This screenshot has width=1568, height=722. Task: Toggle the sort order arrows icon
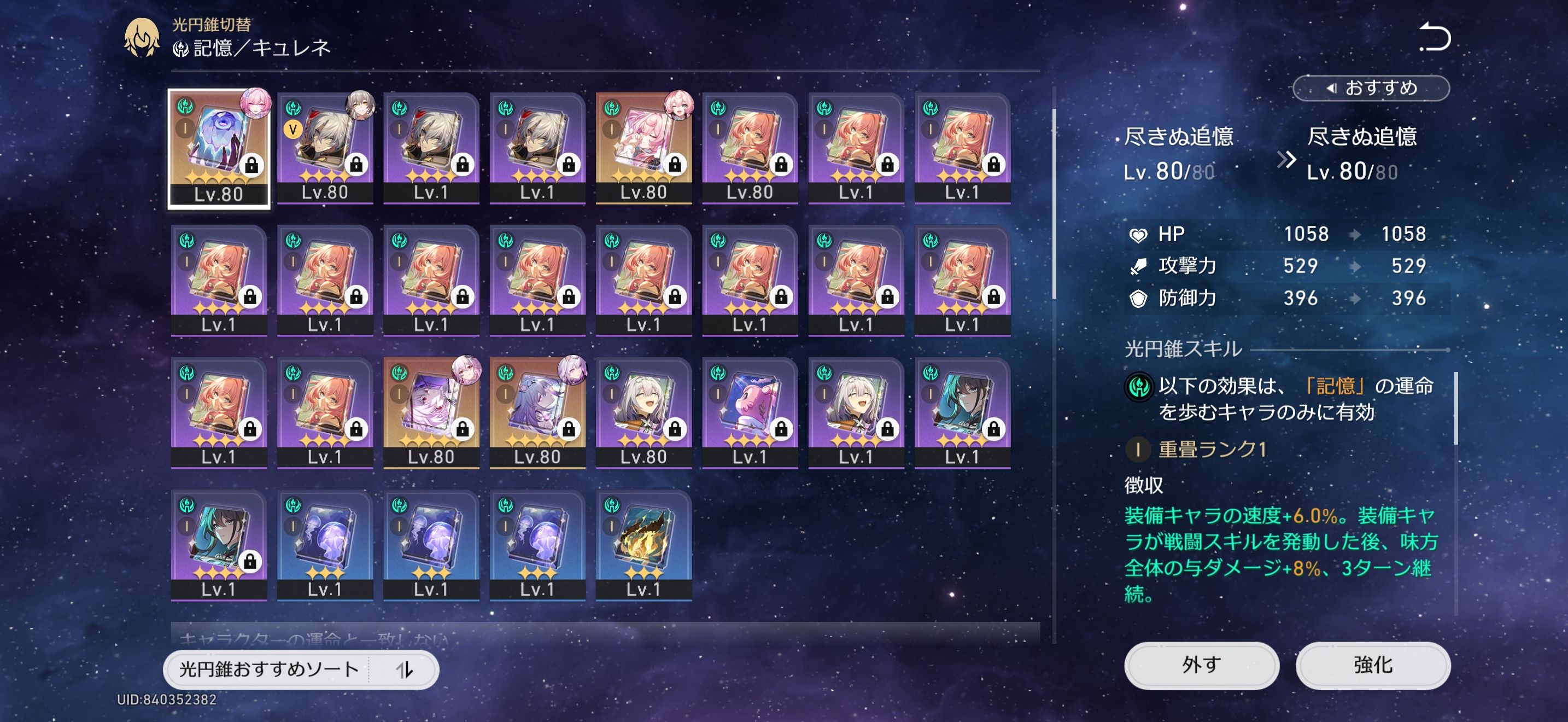coord(405,669)
